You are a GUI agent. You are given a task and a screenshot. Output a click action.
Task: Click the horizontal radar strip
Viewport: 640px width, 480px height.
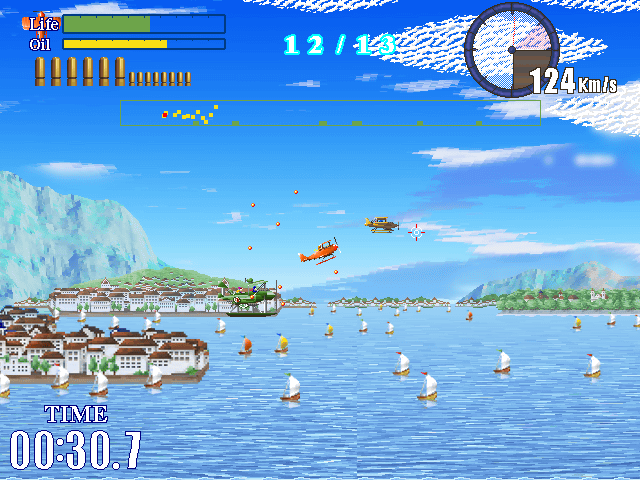pyautogui.click(x=330, y=112)
